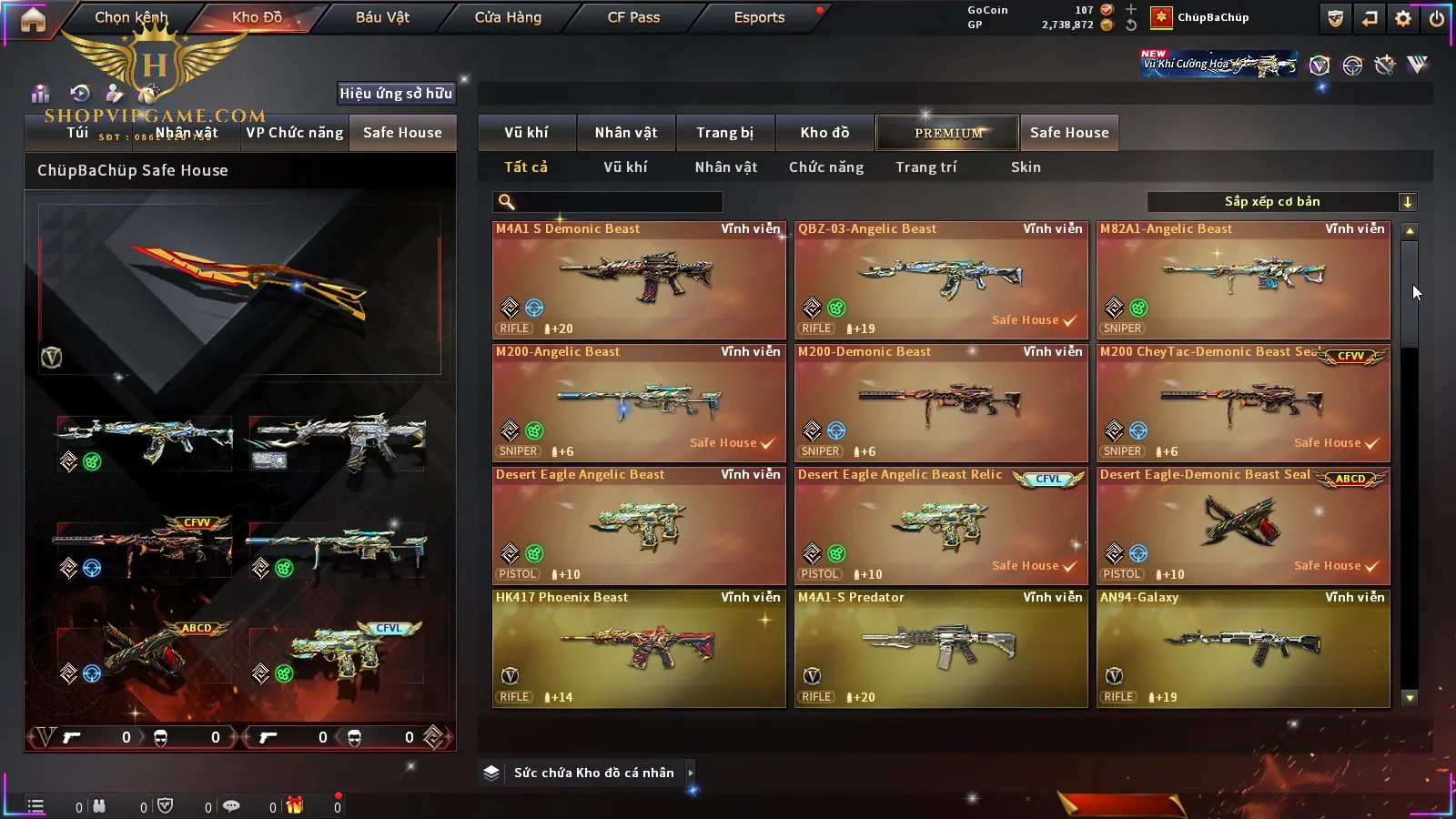Click the Hiệu ứng sở hữu button
This screenshot has width=1456, height=819.
point(396,93)
